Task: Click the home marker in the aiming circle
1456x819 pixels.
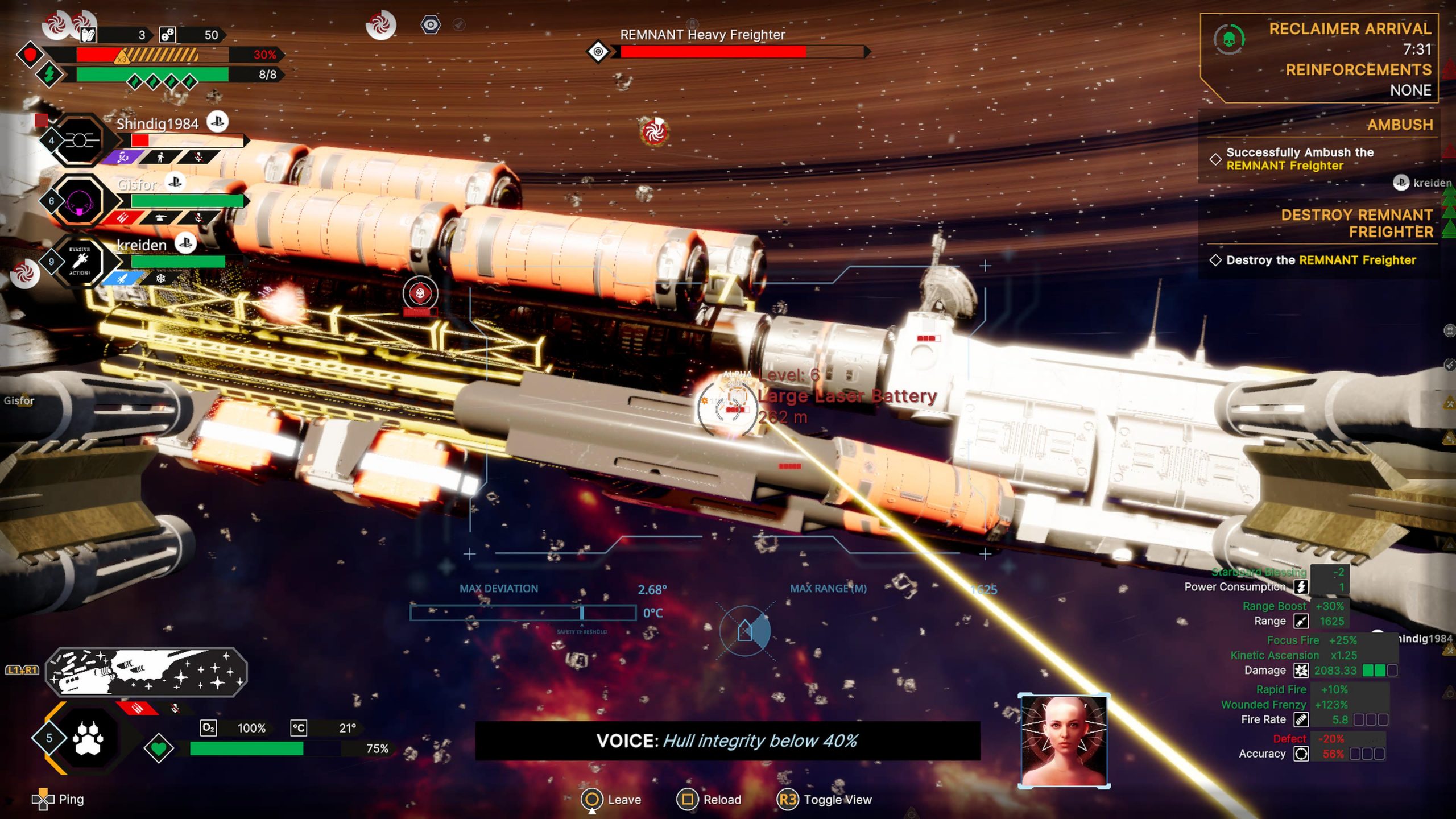Action: 744,630
